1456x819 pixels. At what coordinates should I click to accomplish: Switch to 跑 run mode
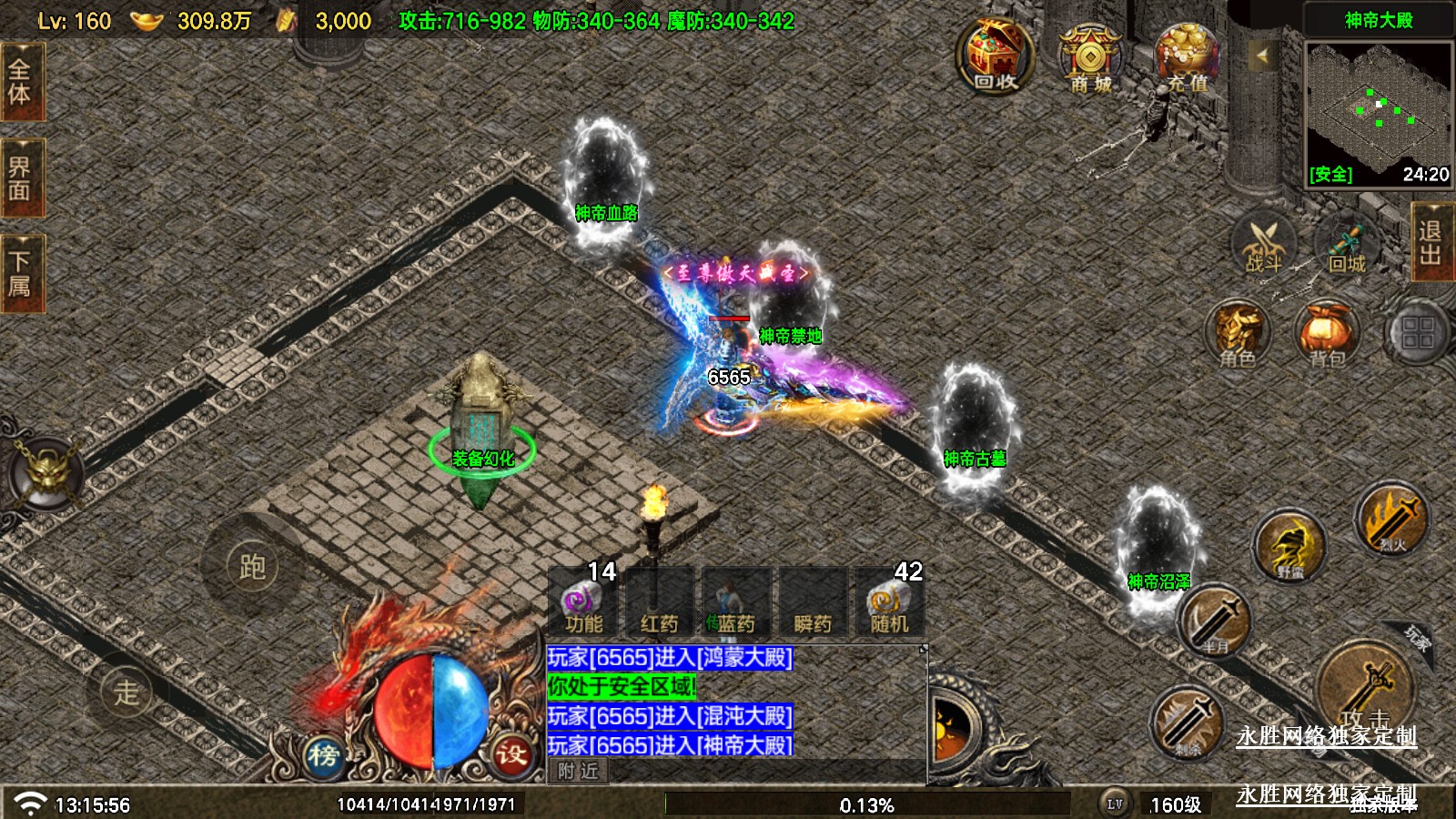[x=252, y=567]
